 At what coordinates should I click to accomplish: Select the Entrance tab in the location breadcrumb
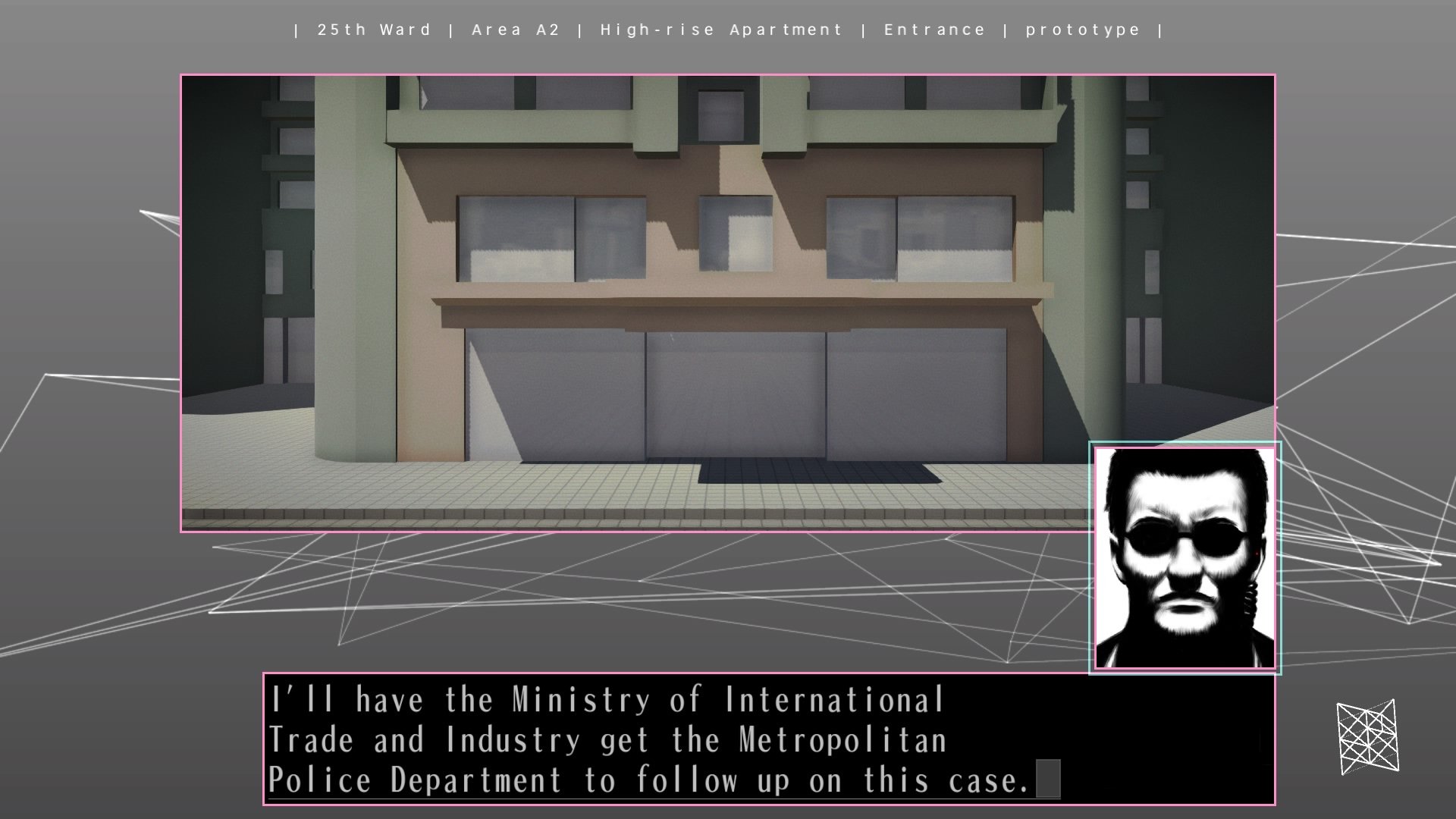934,30
